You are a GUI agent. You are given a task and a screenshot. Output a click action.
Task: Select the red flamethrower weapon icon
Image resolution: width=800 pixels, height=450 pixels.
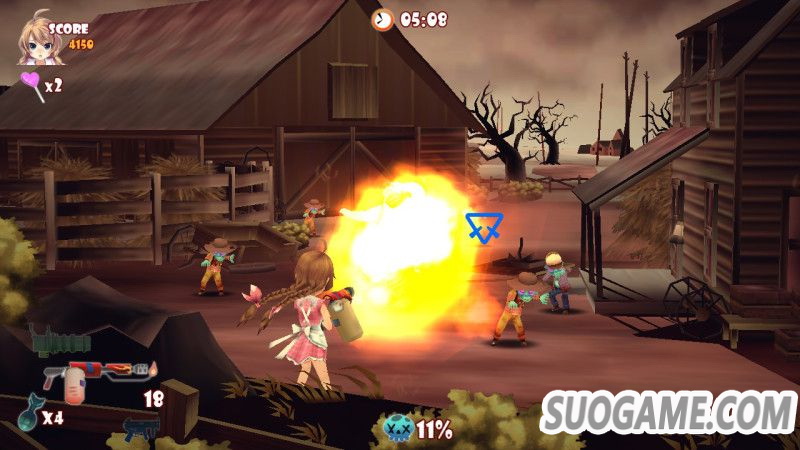click(x=96, y=376)
